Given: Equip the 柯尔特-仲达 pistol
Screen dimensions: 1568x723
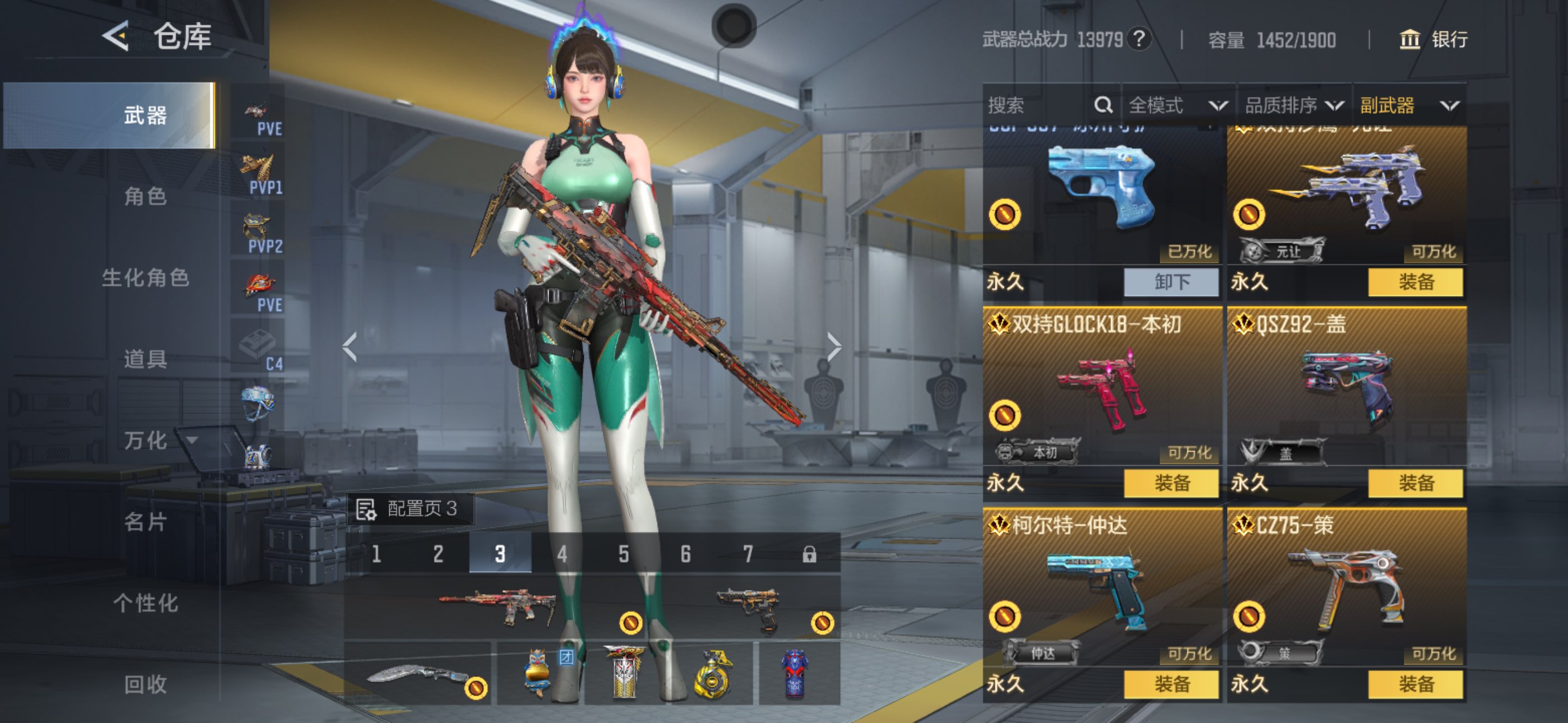Looking at the screenshot, I should coord(1171,684).
